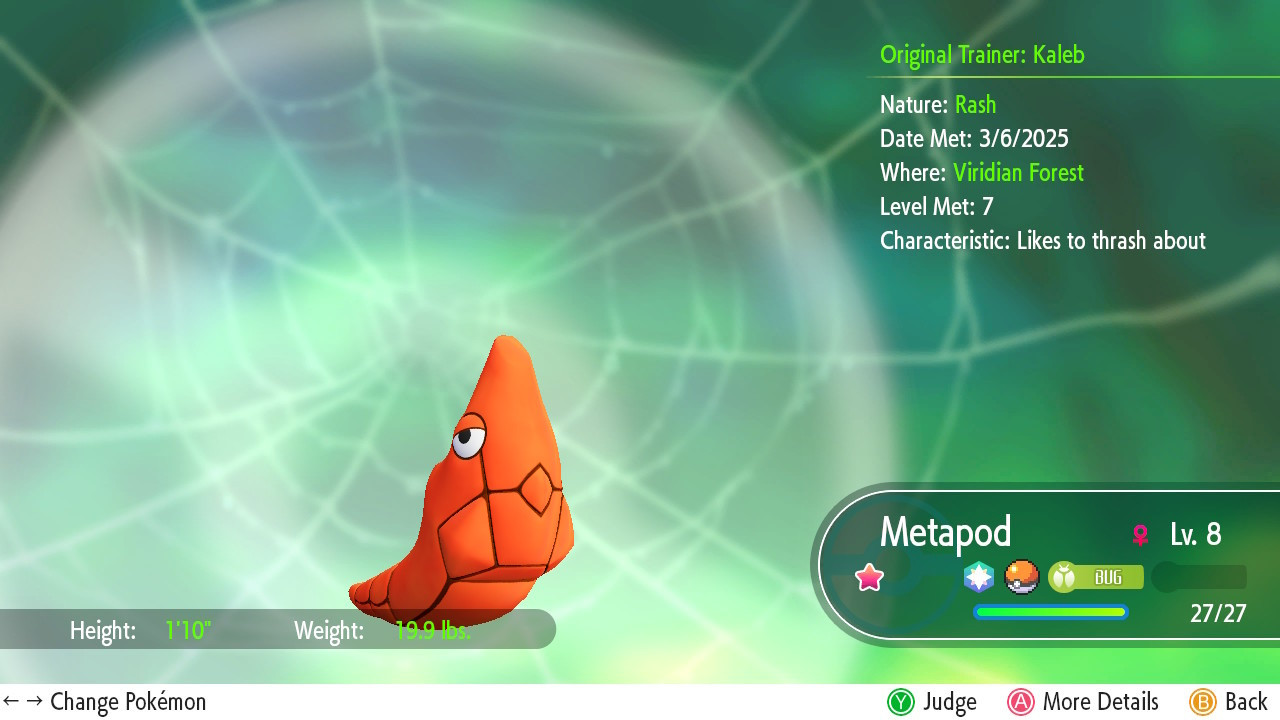Click the pink star marking icon
1280x720 pixels.
(870, 577)
